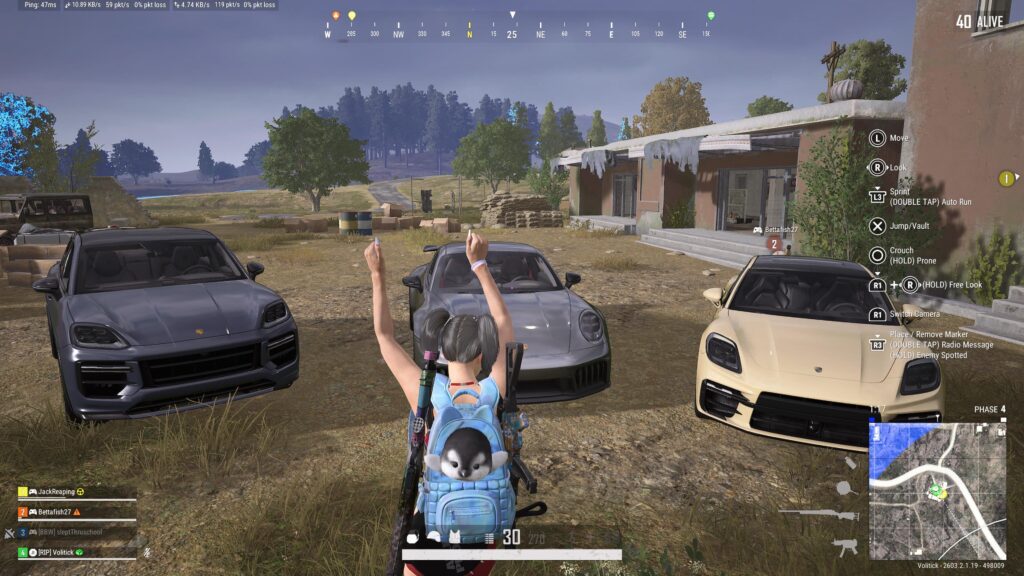Select the submachine gun weapon slot
Screen dimensions: 1024x576
[845, 546]
